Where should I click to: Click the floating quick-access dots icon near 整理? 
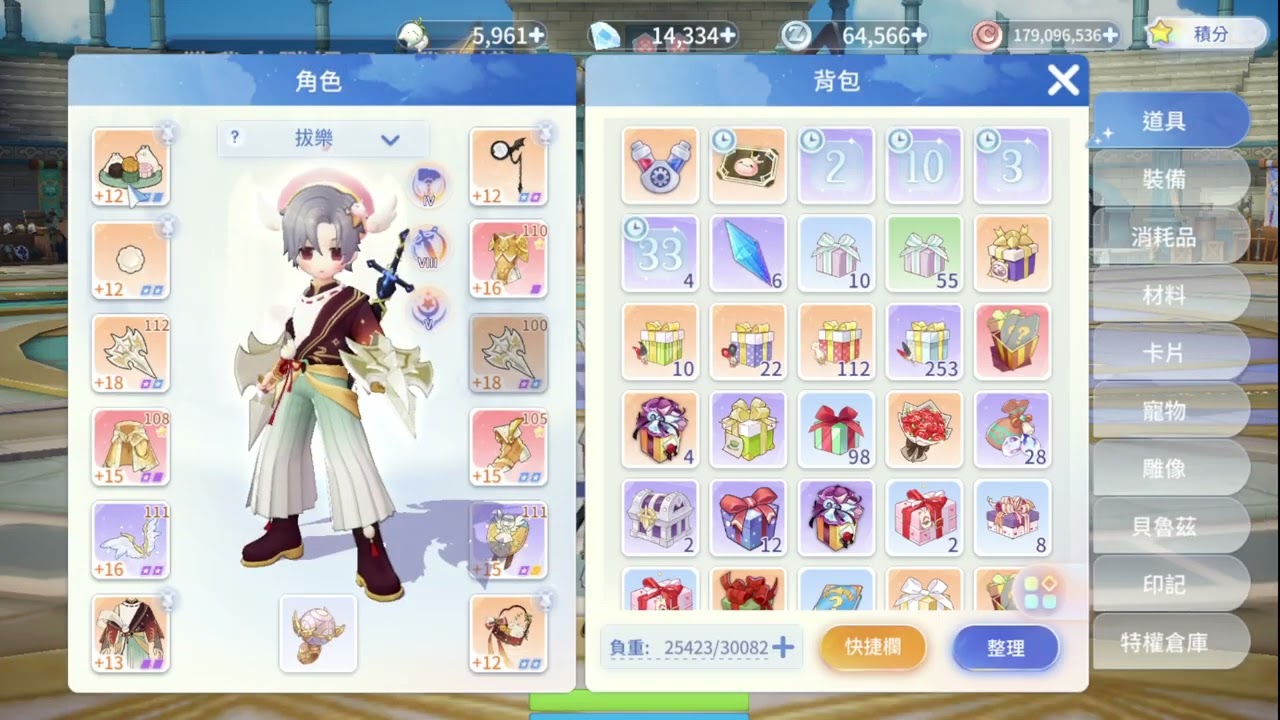[x=1040, y=592]
